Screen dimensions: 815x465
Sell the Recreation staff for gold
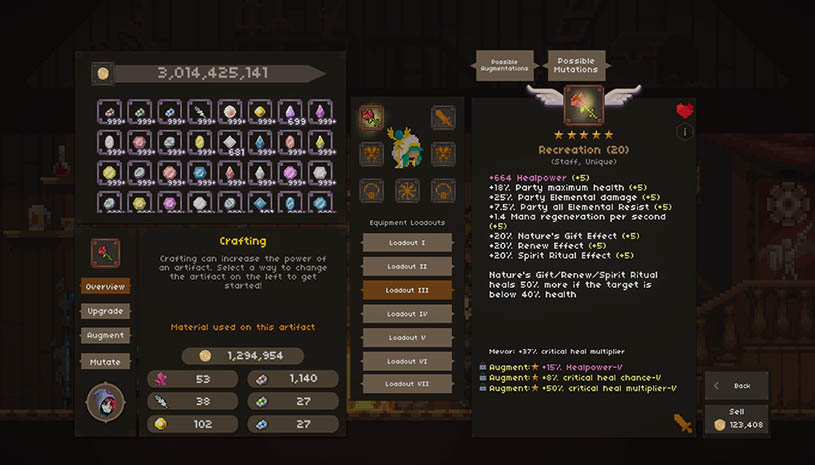[x=736, y=419]
